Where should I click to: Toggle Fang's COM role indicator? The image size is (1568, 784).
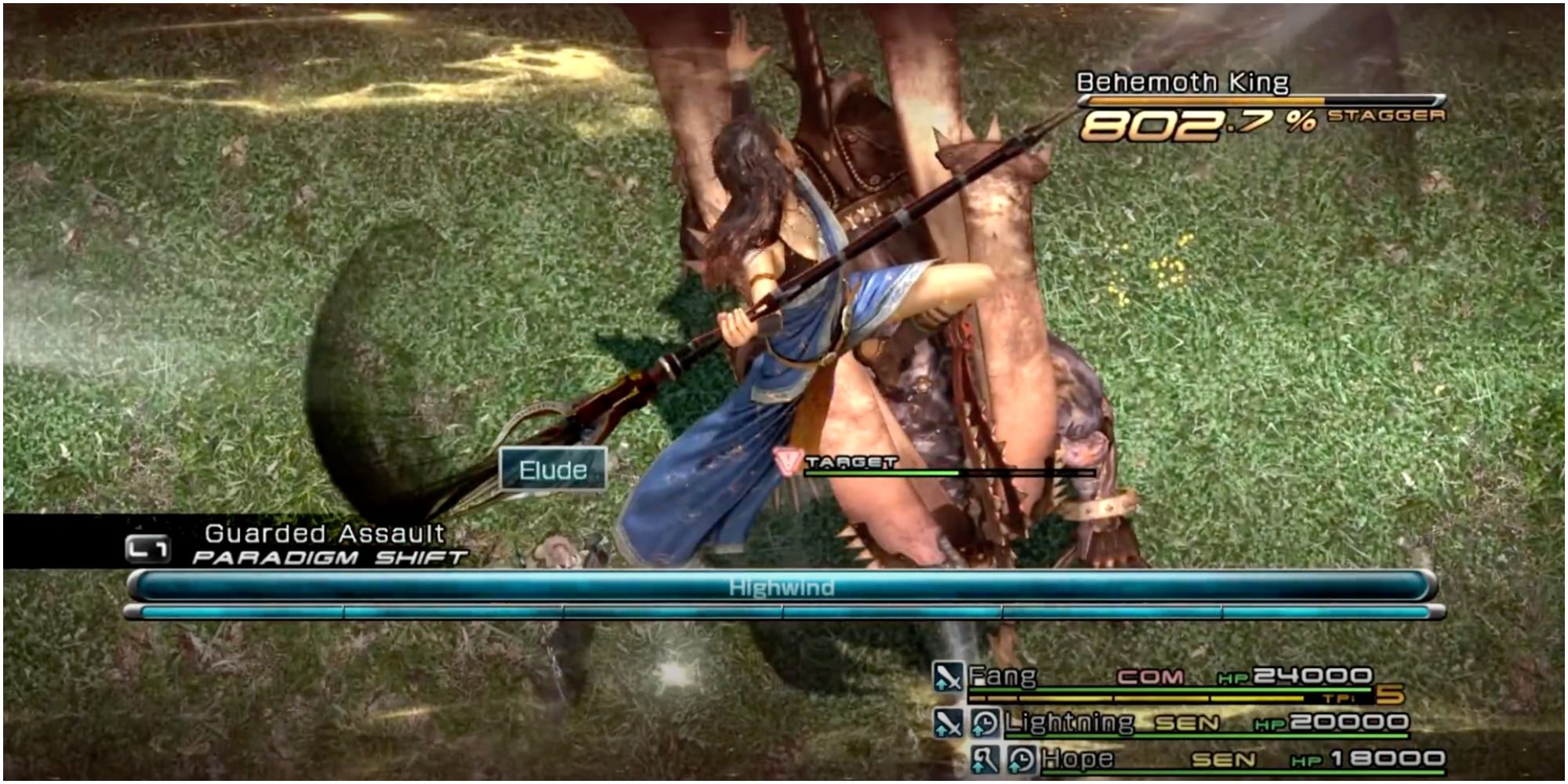1151,678
